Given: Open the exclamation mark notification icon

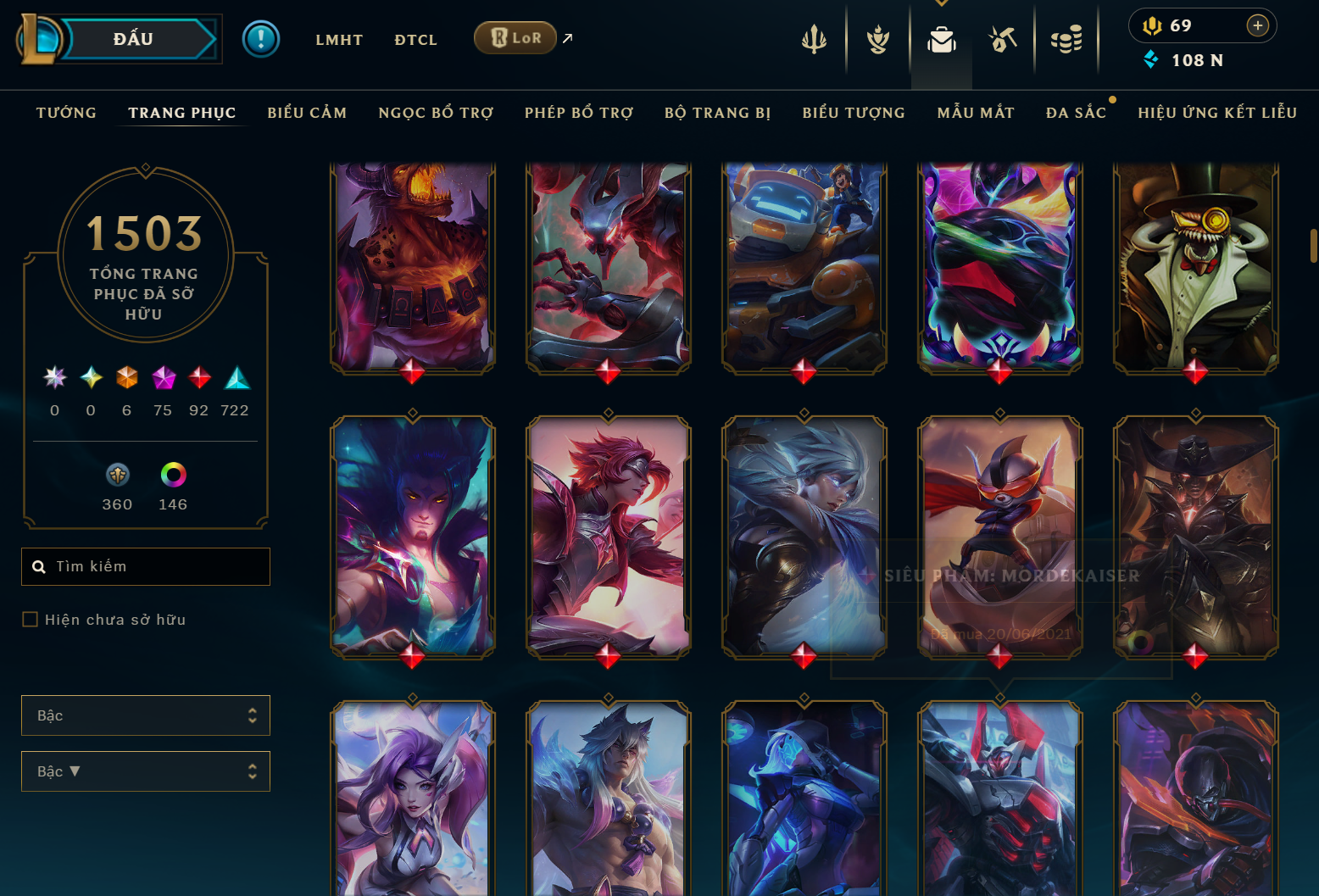Looking at the screenshot, I should click(261, 39).
